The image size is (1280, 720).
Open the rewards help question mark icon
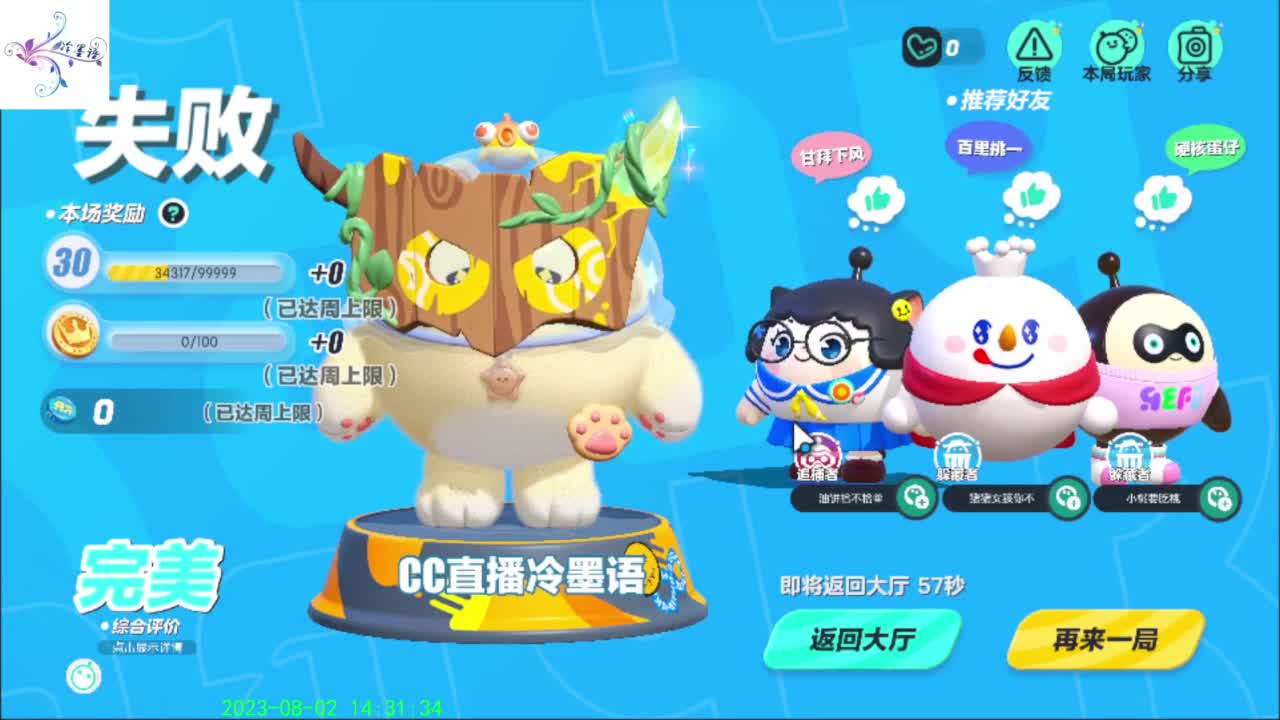176,211
